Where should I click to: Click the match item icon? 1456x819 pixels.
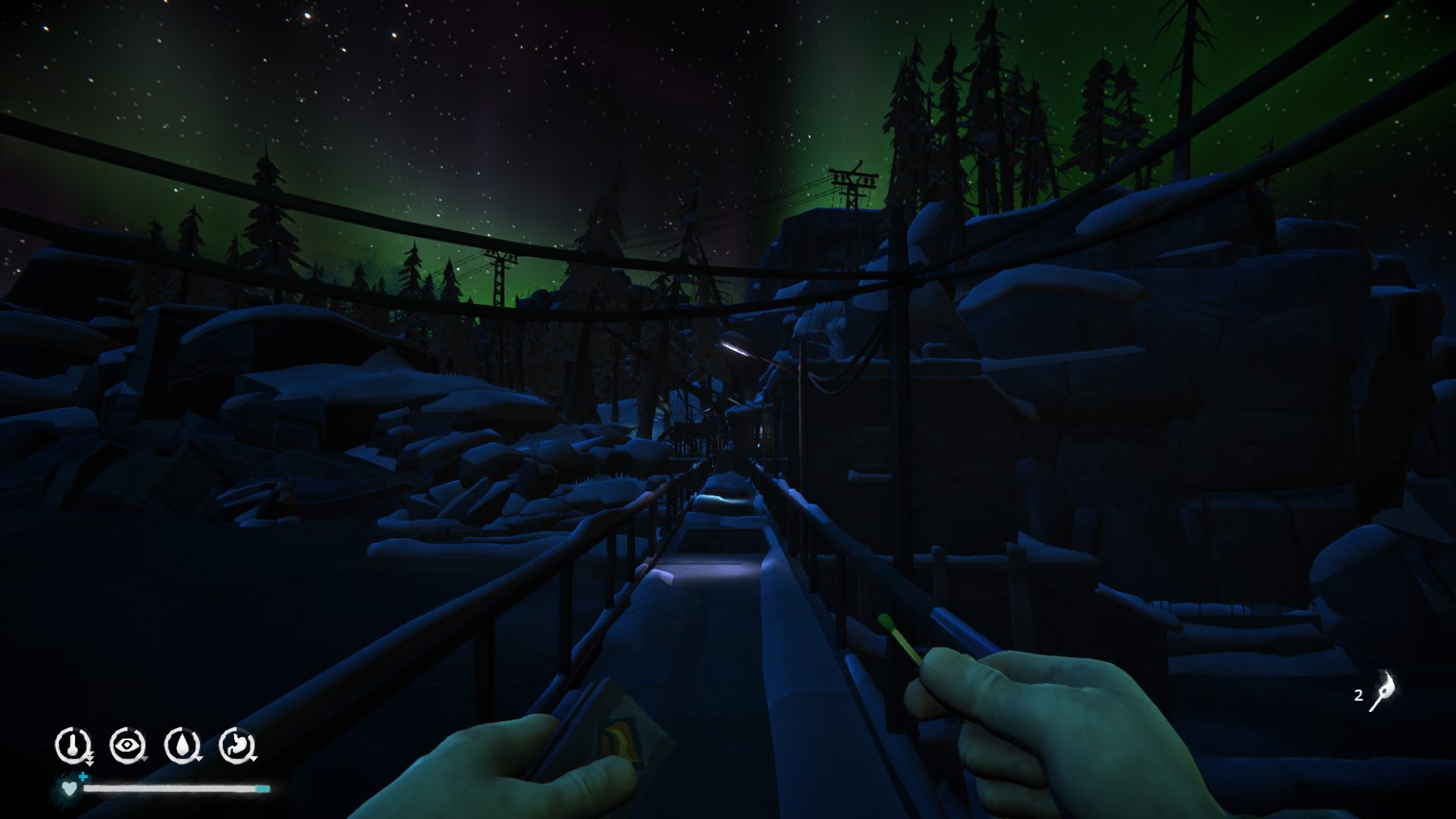1381,692
